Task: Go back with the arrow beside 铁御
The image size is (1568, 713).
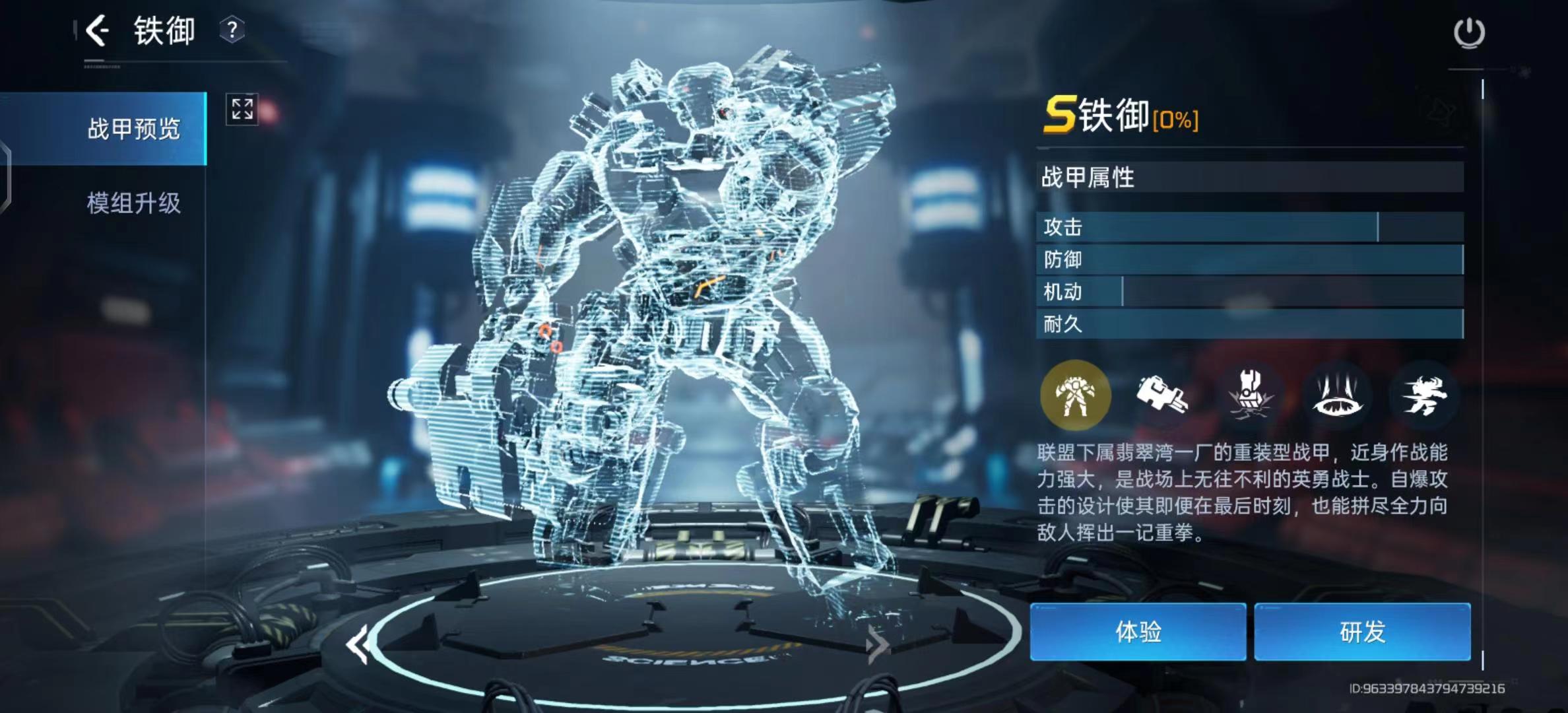Action: tap(97, 31)
